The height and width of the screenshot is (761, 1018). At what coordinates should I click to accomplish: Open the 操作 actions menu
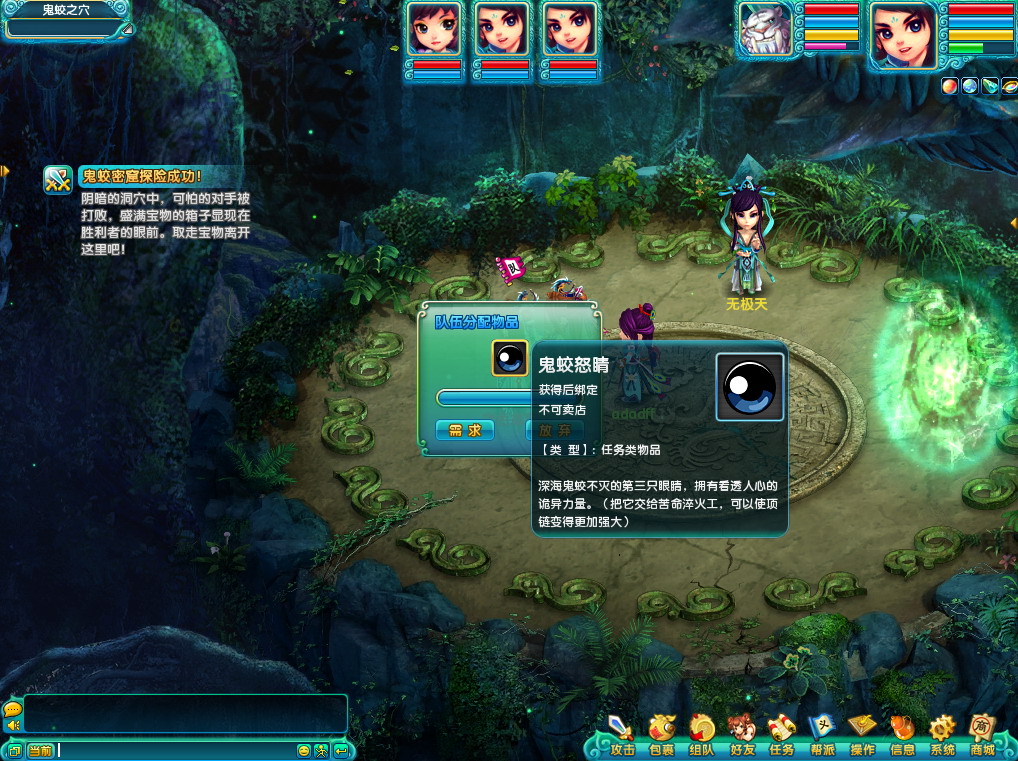[862, 736]
